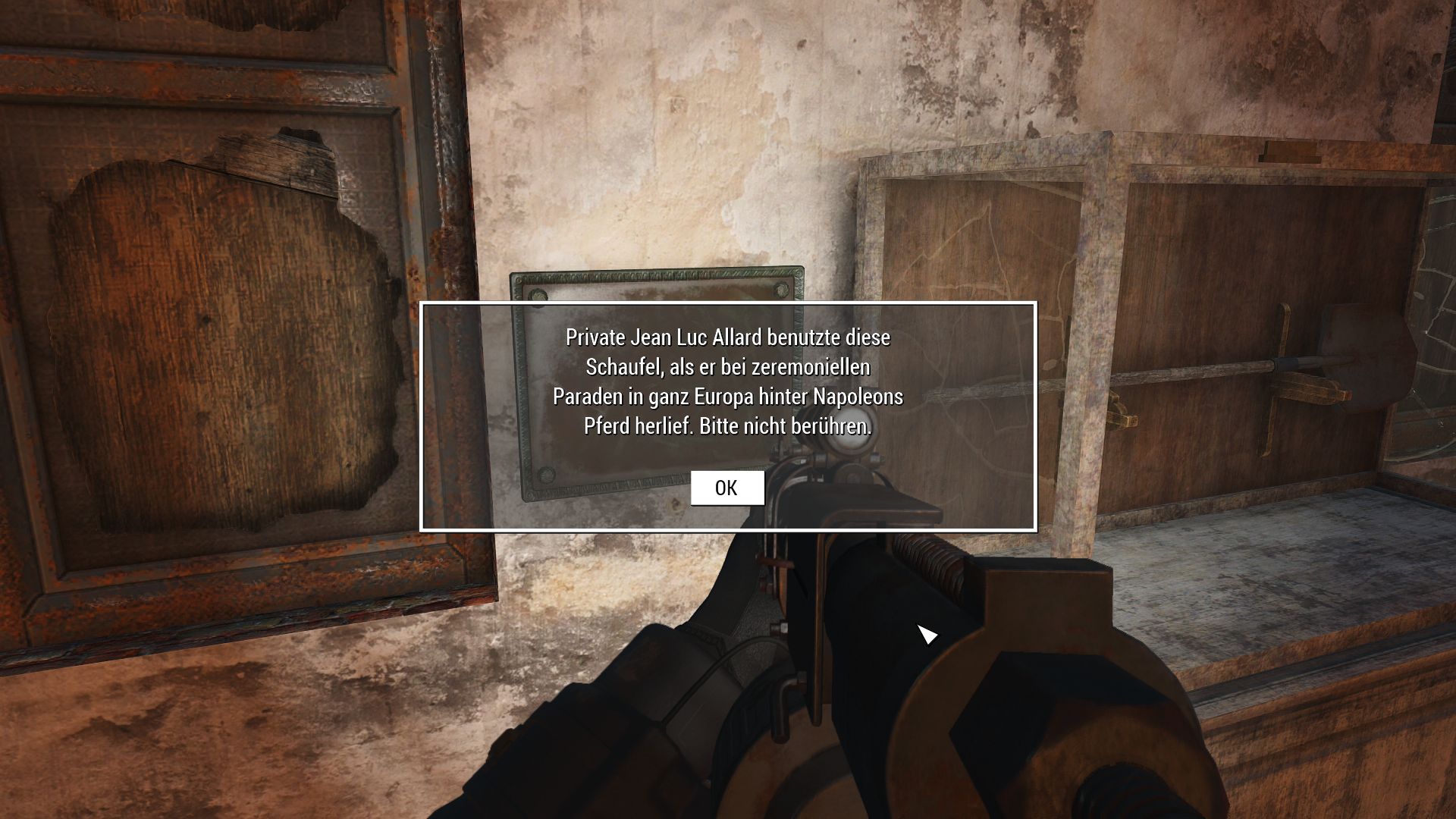Click the top edge of the dialog border
Viewport: 1456px width, 819px height.
pyautogui.click(x=726, y=303)
